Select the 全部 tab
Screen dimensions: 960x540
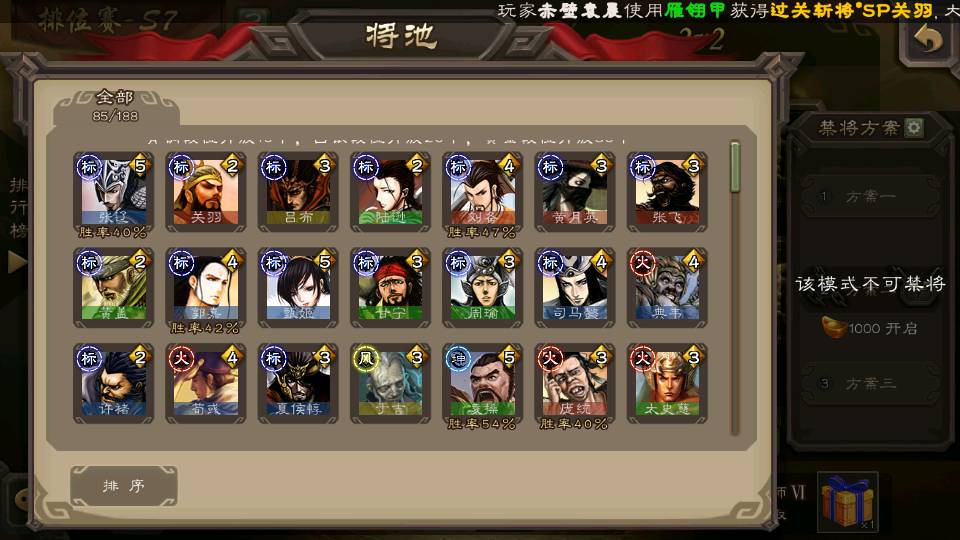click(115, 103)
